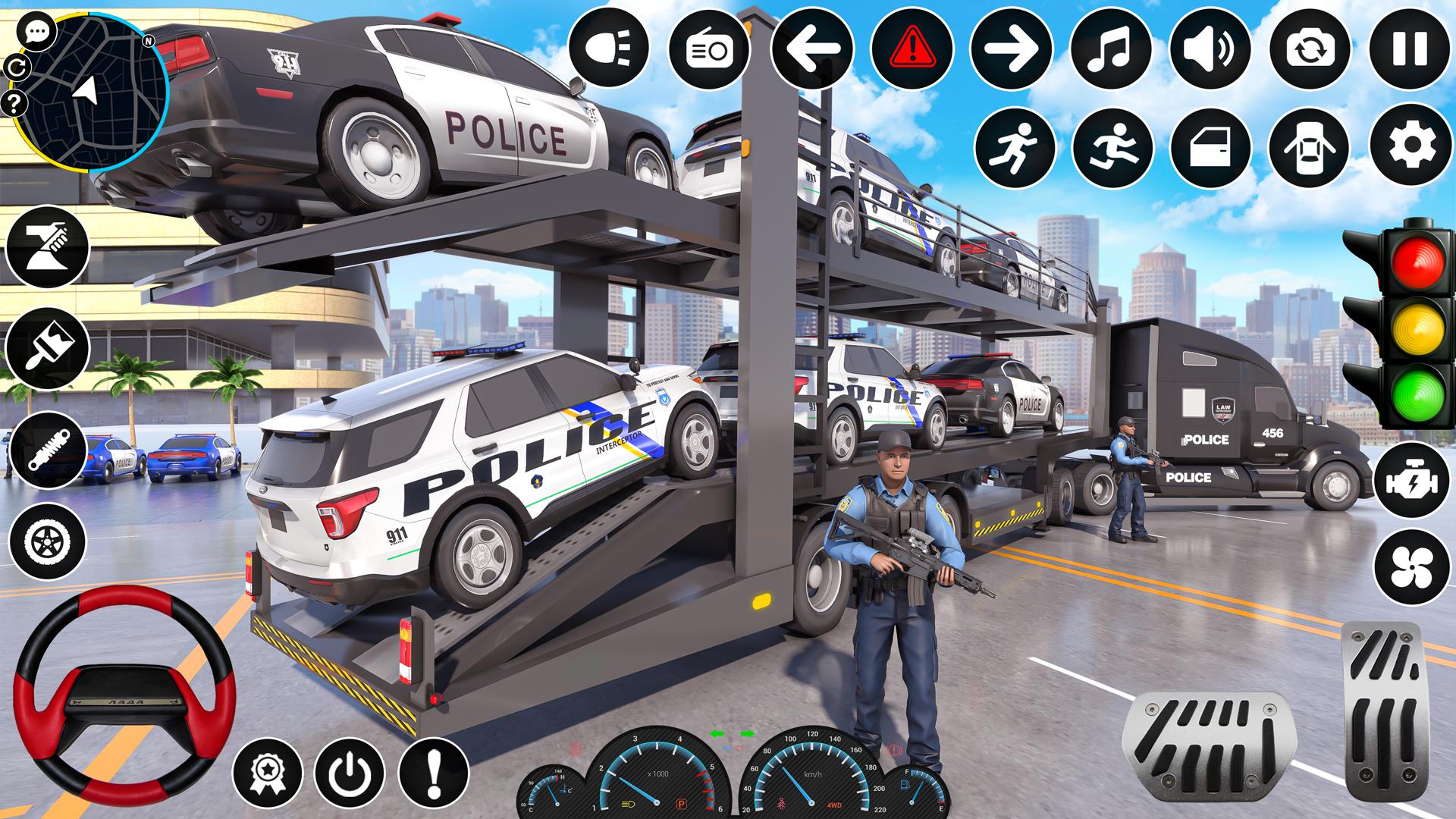This screenshot has width=1456, height=819.
Task: Turn on the radio
Action: pos(708,49)
